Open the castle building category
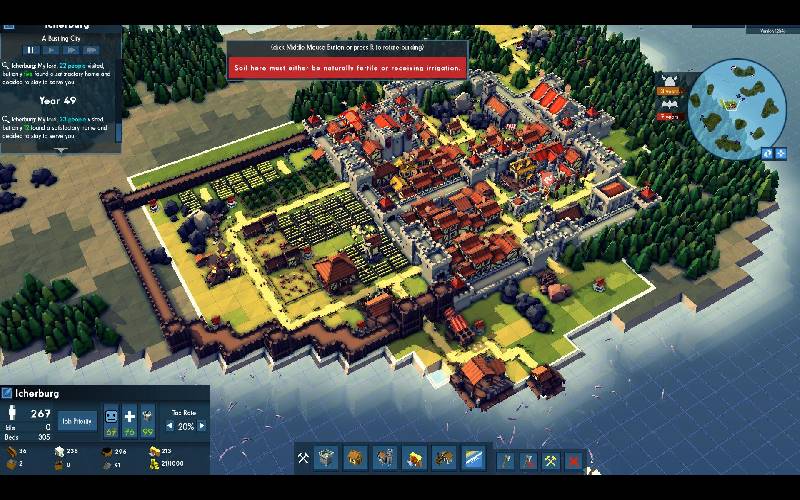This screenshot has width=800, height=500. (x=328, y=458)
